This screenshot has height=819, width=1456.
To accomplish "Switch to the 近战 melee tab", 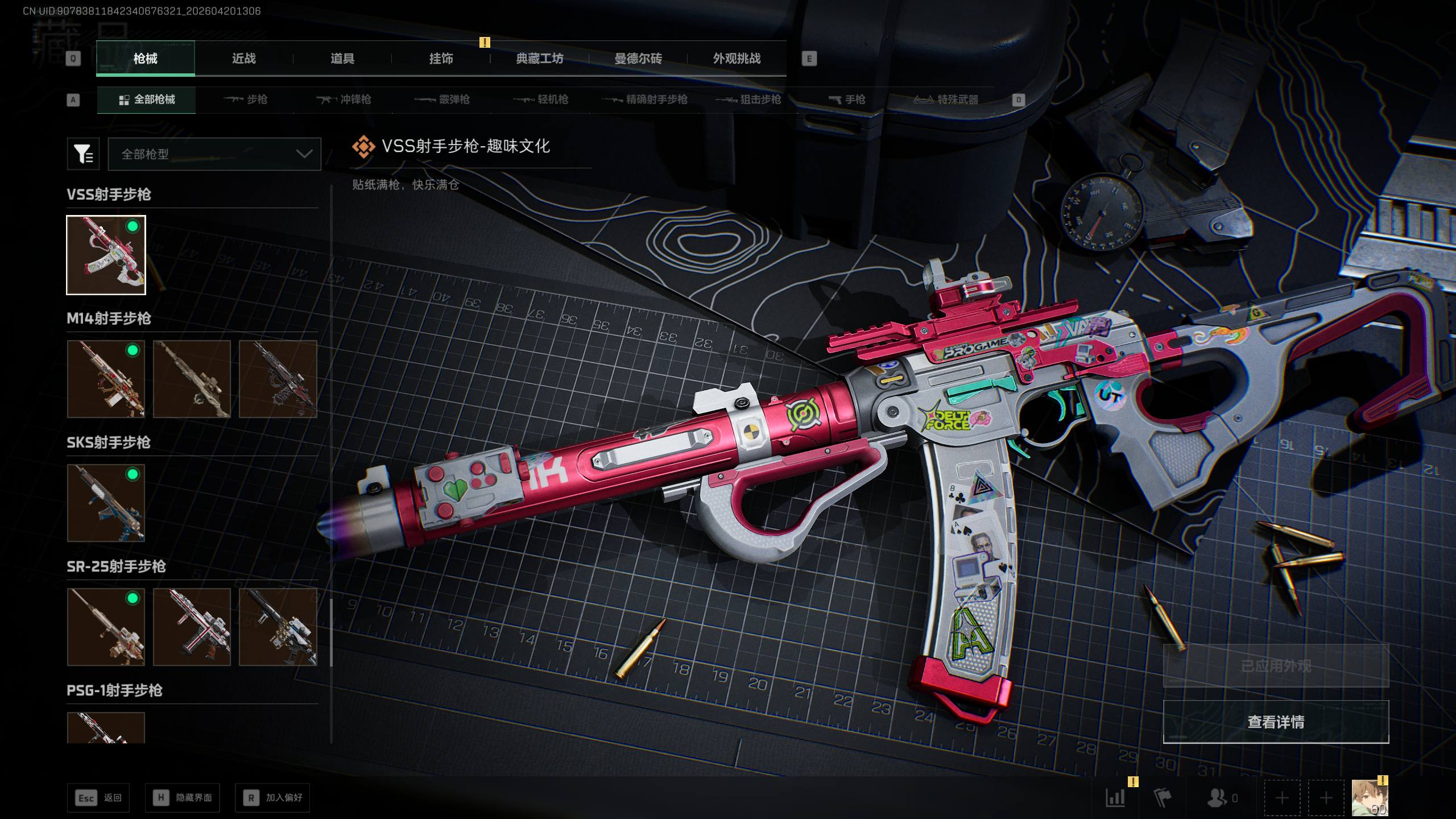I will (243, 59).
